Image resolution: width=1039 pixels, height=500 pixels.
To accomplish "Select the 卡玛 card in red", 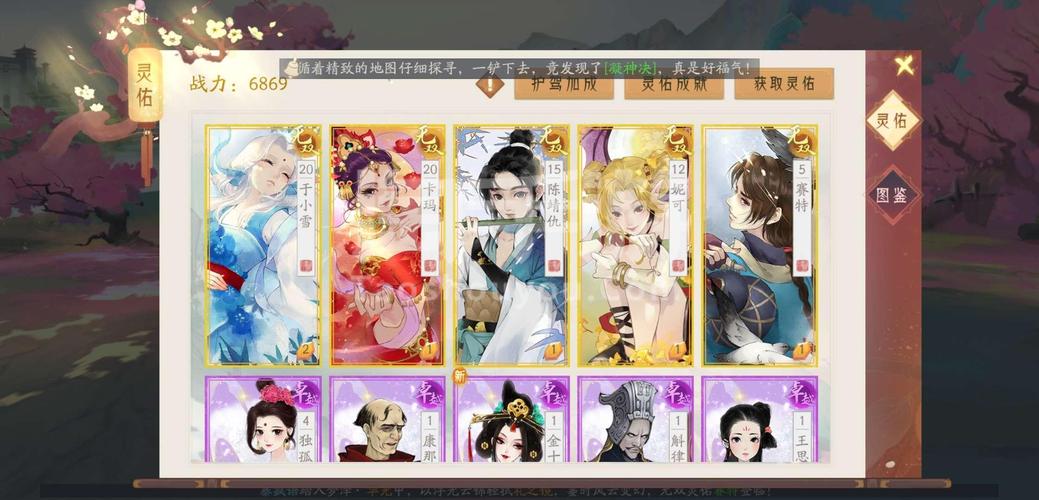I will [387, 245].
